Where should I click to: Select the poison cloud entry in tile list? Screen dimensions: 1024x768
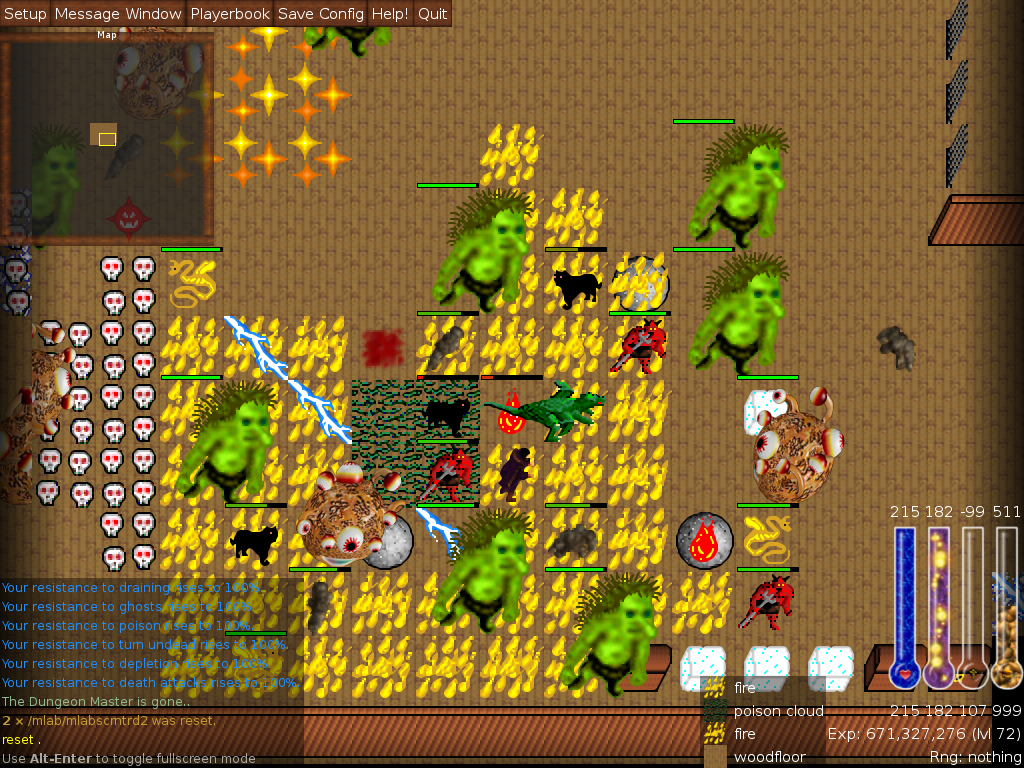coord(778,711)
